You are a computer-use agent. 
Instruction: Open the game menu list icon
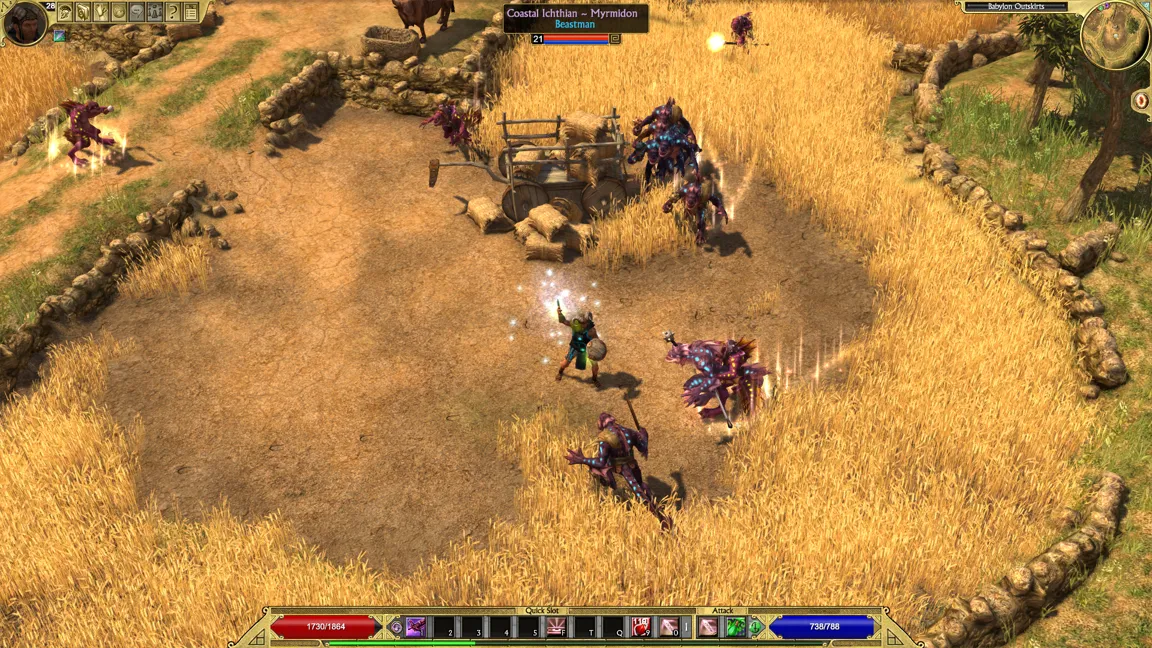tap(191, 12)
